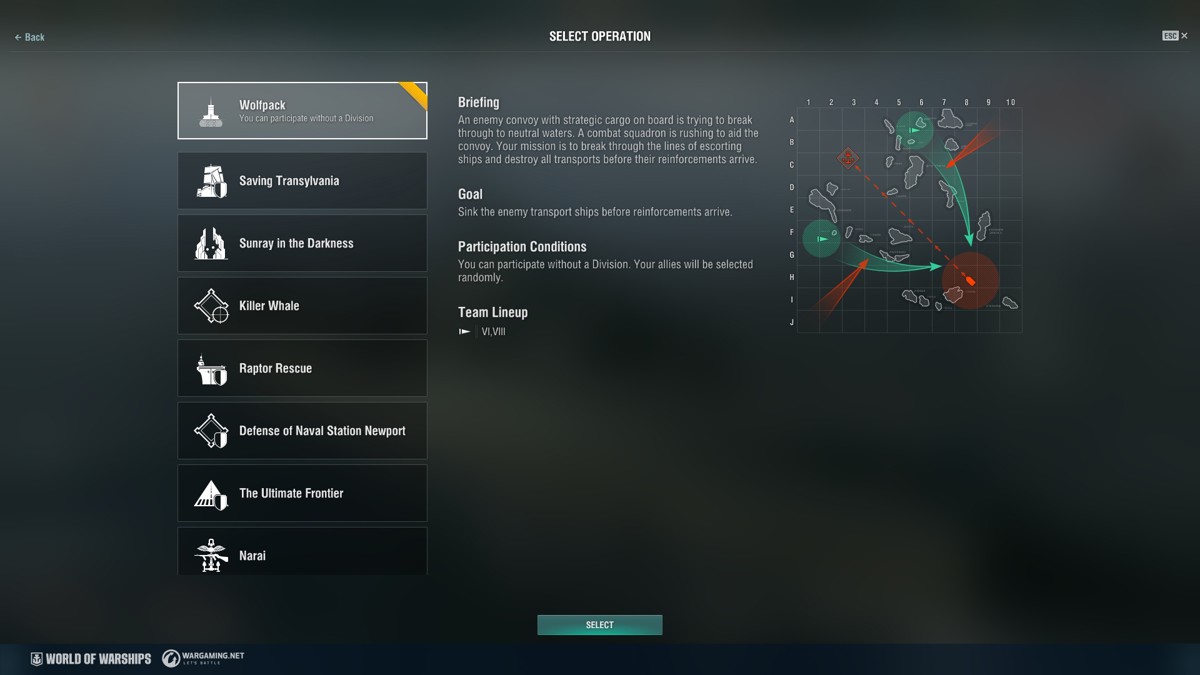Confirm with the Select button
Screen dimensions: 1200x675
(600, 625)
